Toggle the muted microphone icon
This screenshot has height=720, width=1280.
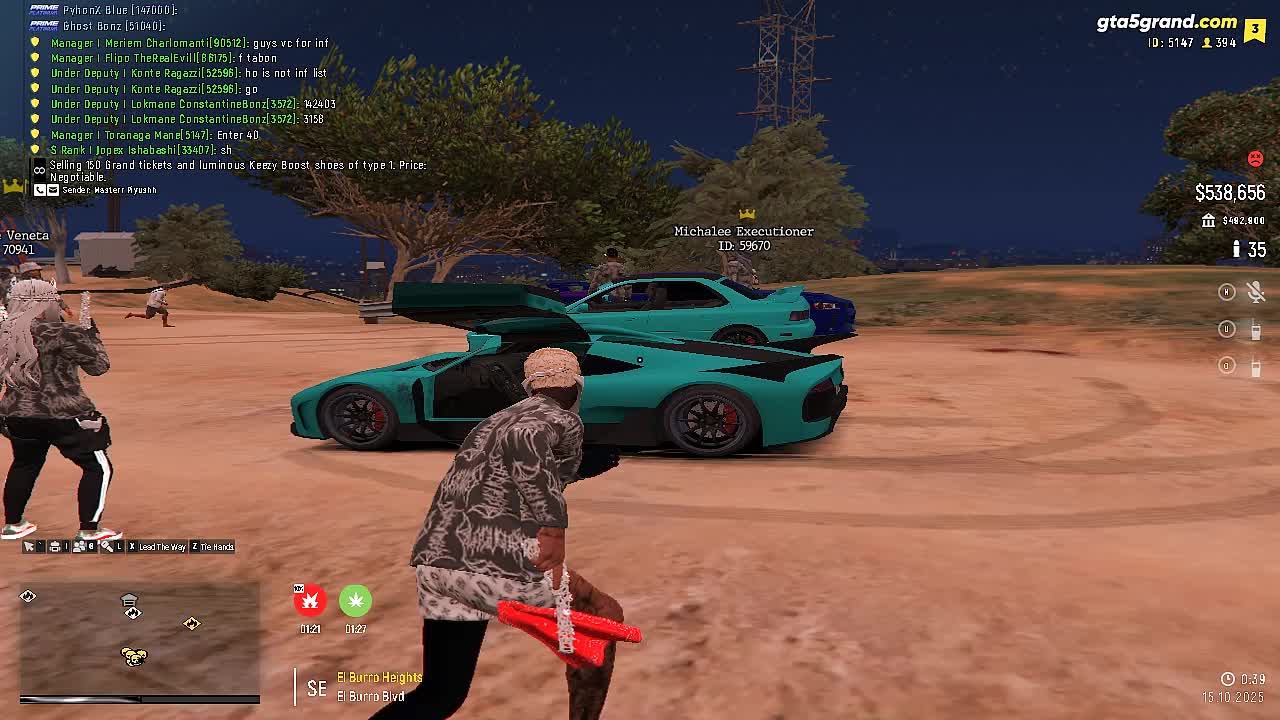[x=1256, y=292]
